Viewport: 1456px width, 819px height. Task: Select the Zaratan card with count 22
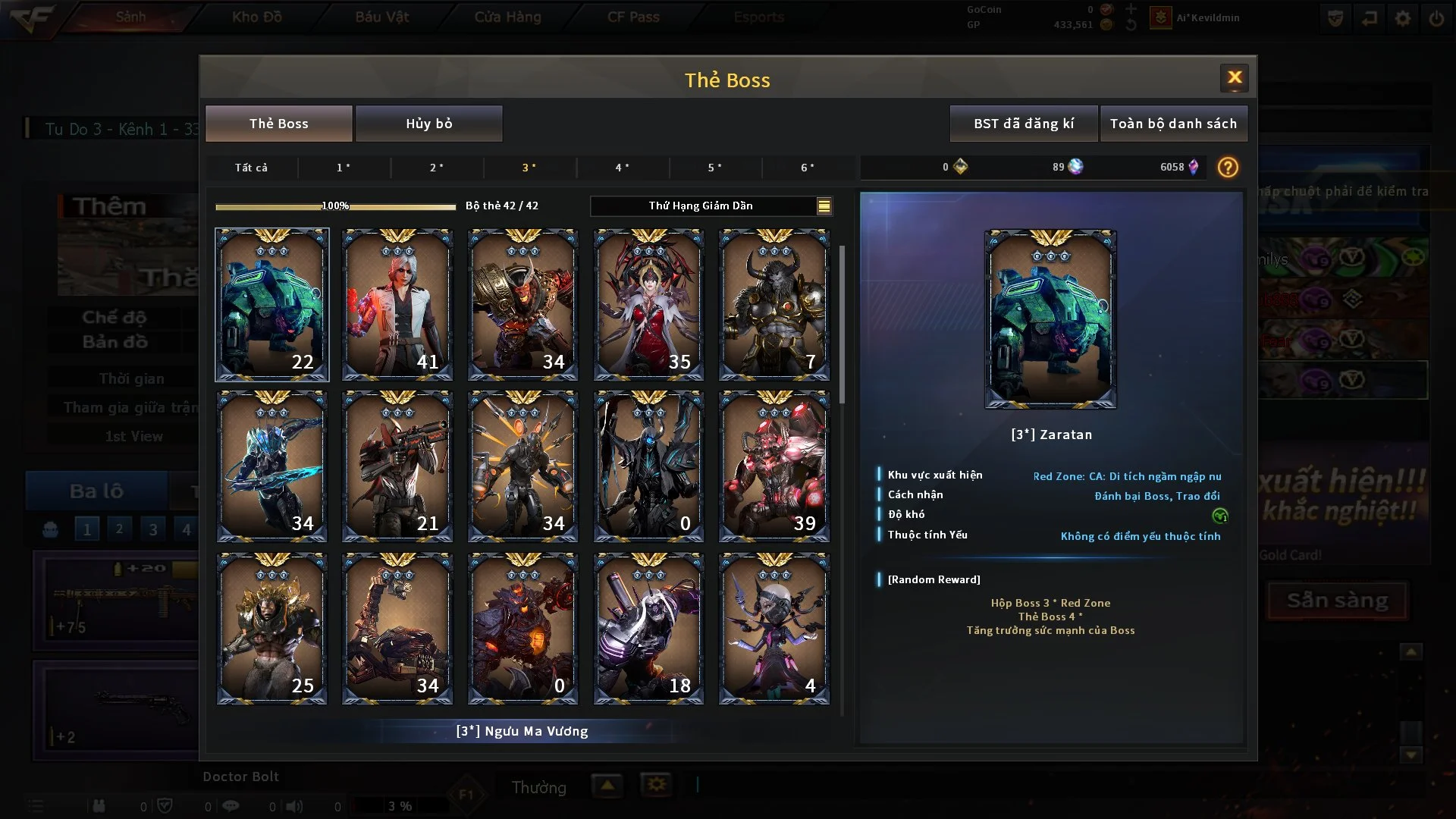pyautogui.click(x=272, y=304)
